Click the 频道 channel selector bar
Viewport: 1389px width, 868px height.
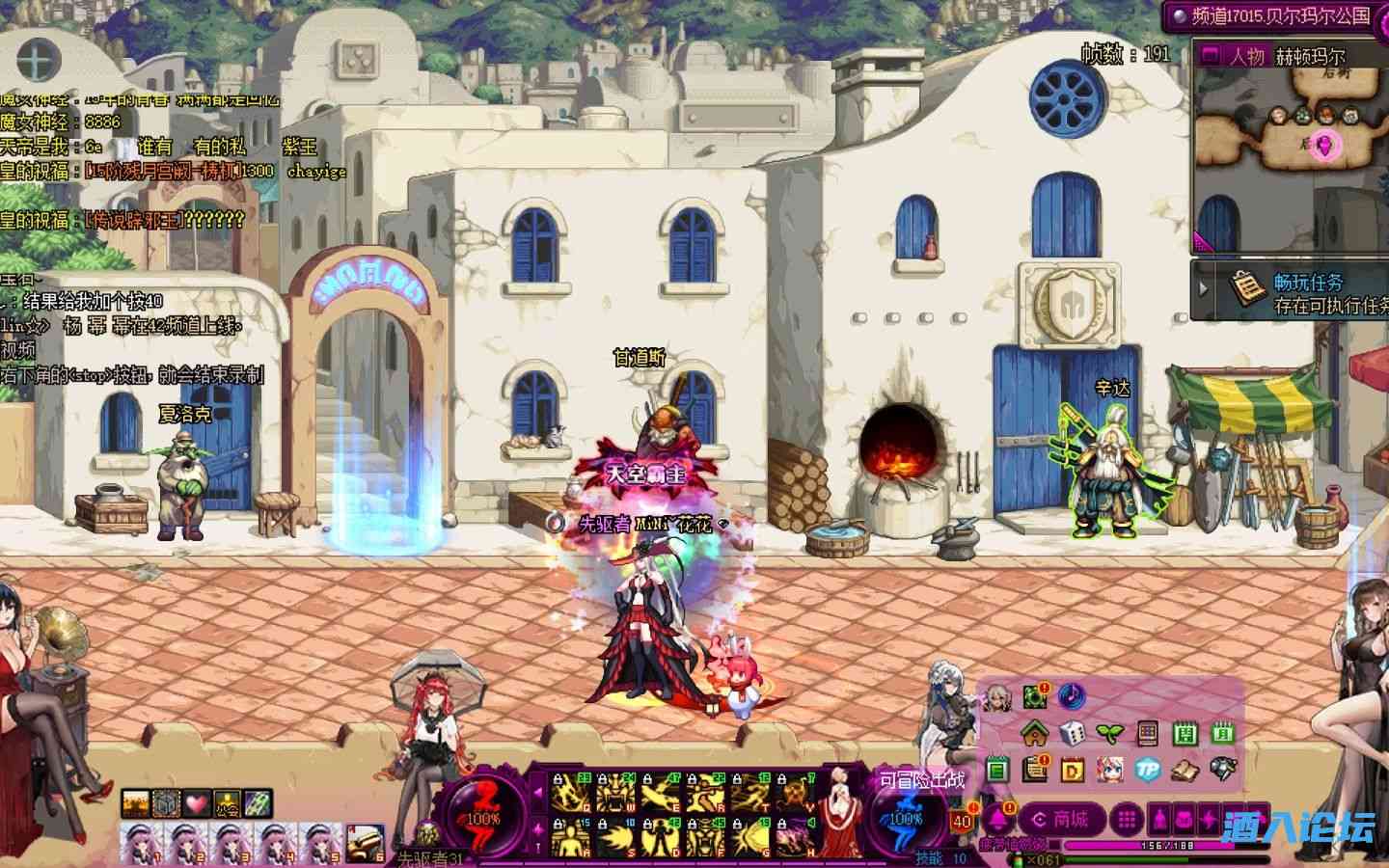1271,15
